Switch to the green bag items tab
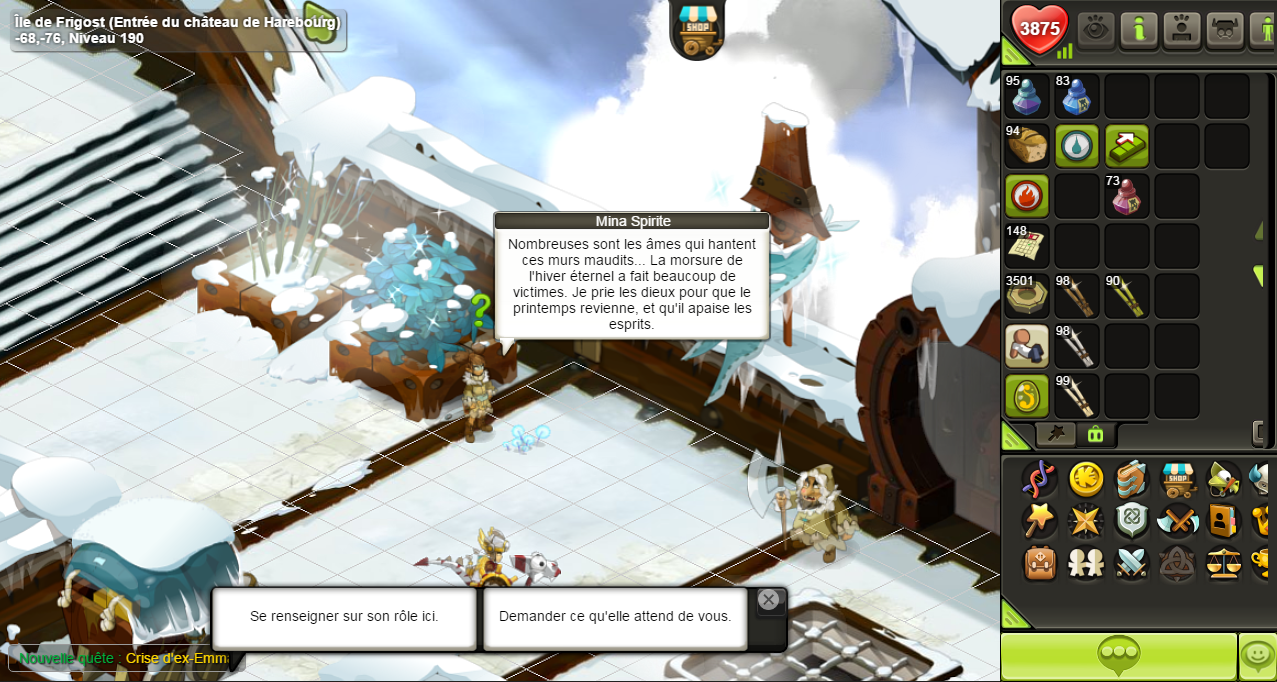The width and height of the screenshot is (1277, 682). click(x=1095, y=434)
